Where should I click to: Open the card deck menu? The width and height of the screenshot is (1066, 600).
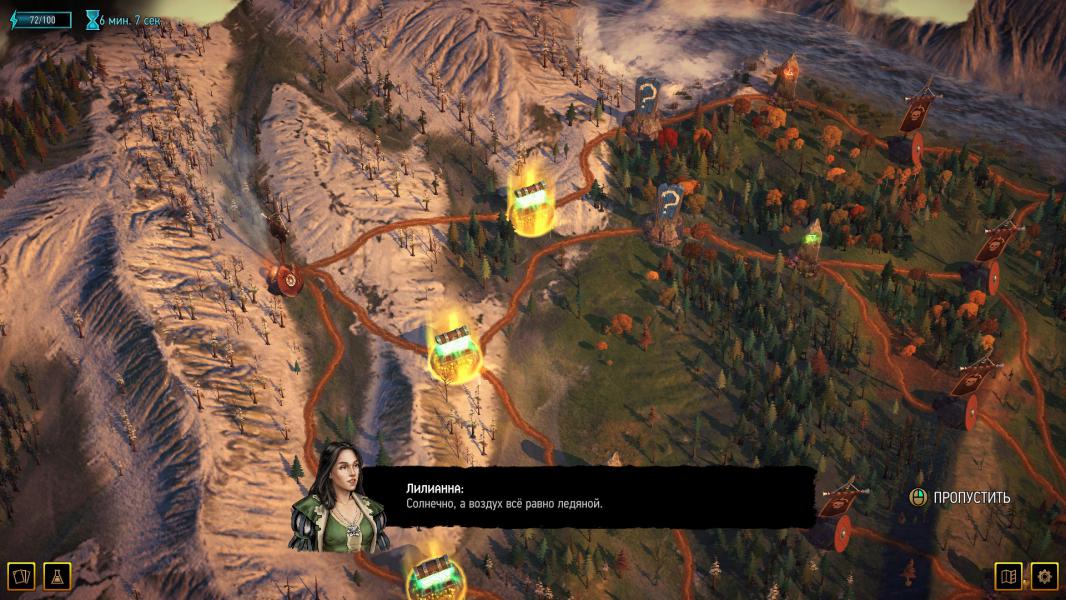click(21, 576)
